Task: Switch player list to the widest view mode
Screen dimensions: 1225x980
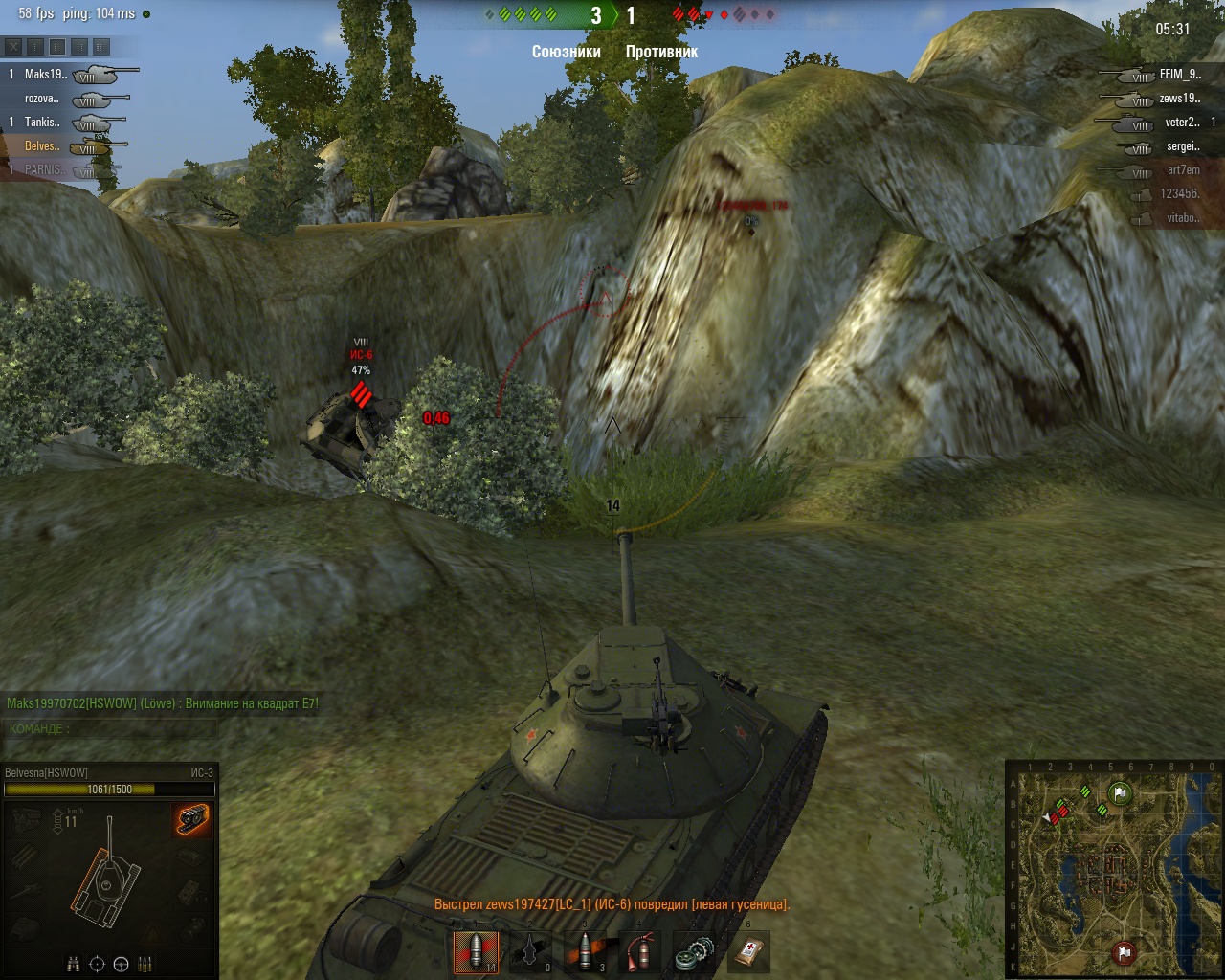Action: coord(101,46)
